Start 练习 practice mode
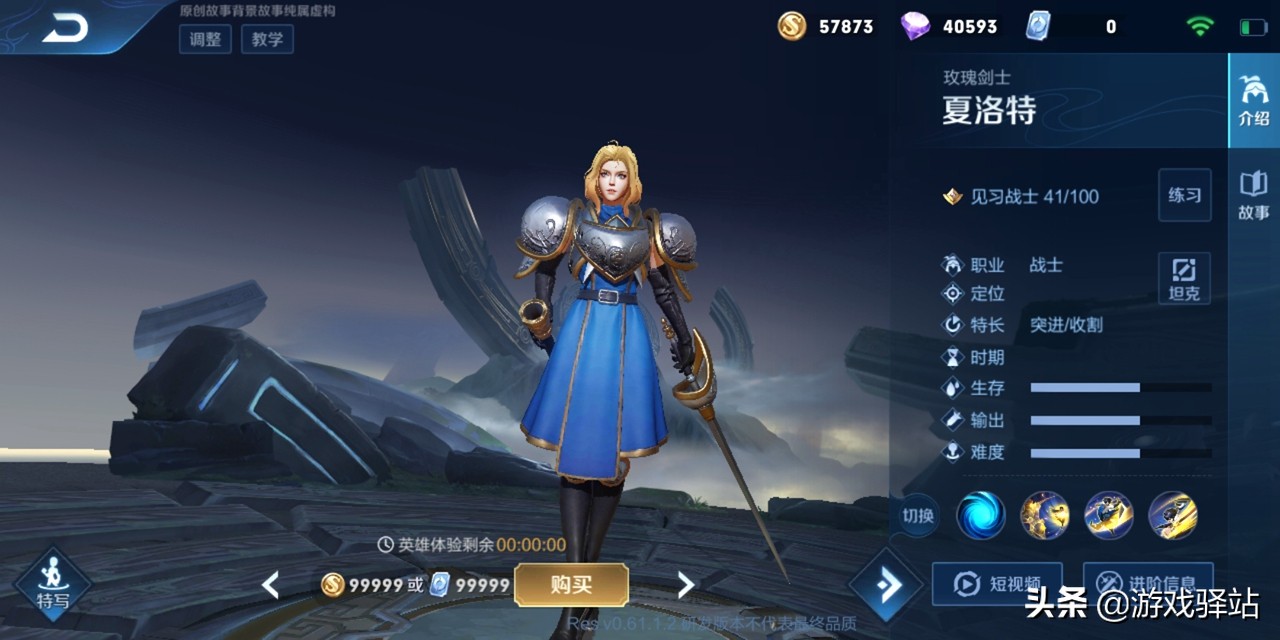 (x=1184, y=195)
